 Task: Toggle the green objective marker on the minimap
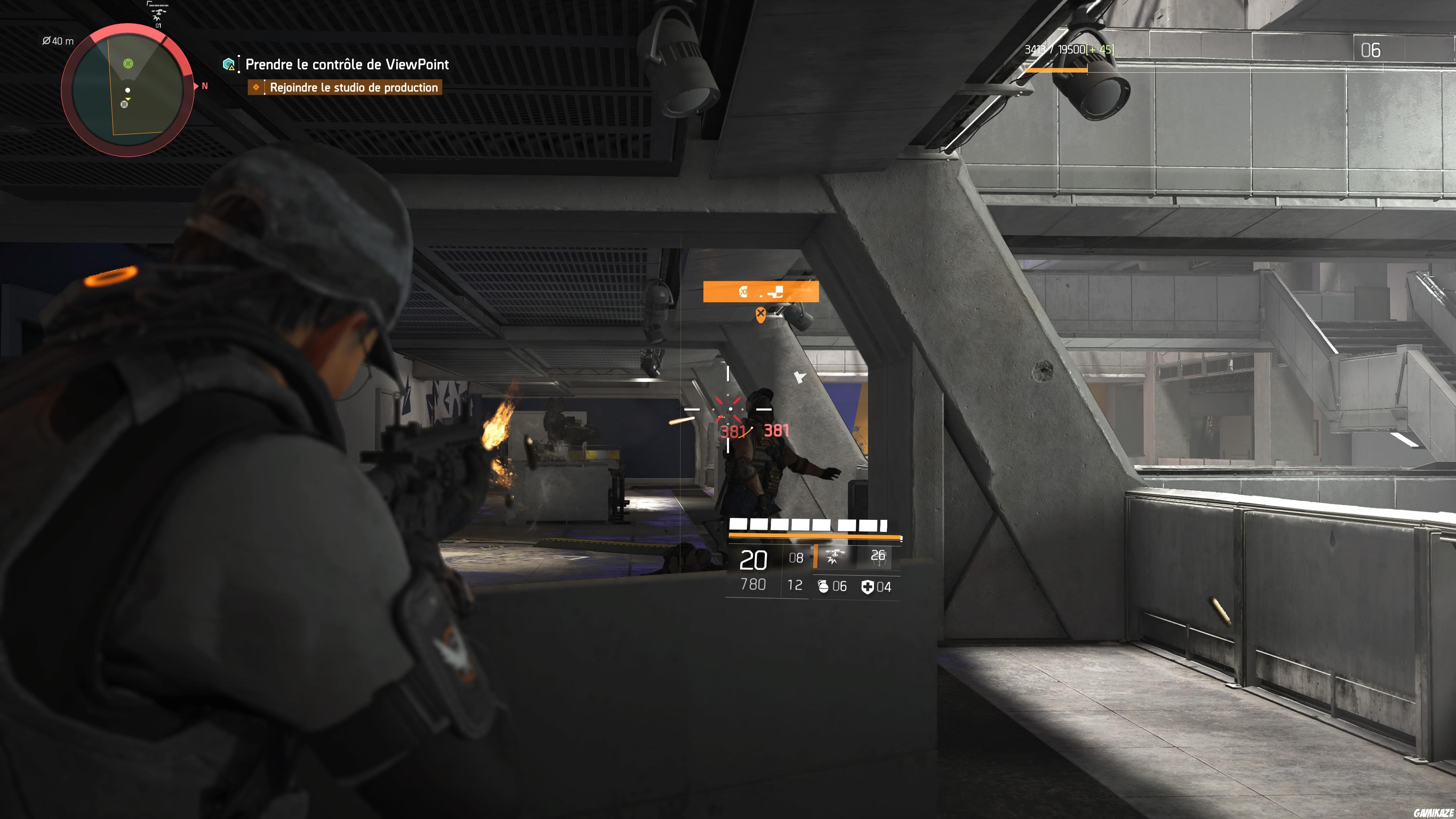[x=128, y=64]
